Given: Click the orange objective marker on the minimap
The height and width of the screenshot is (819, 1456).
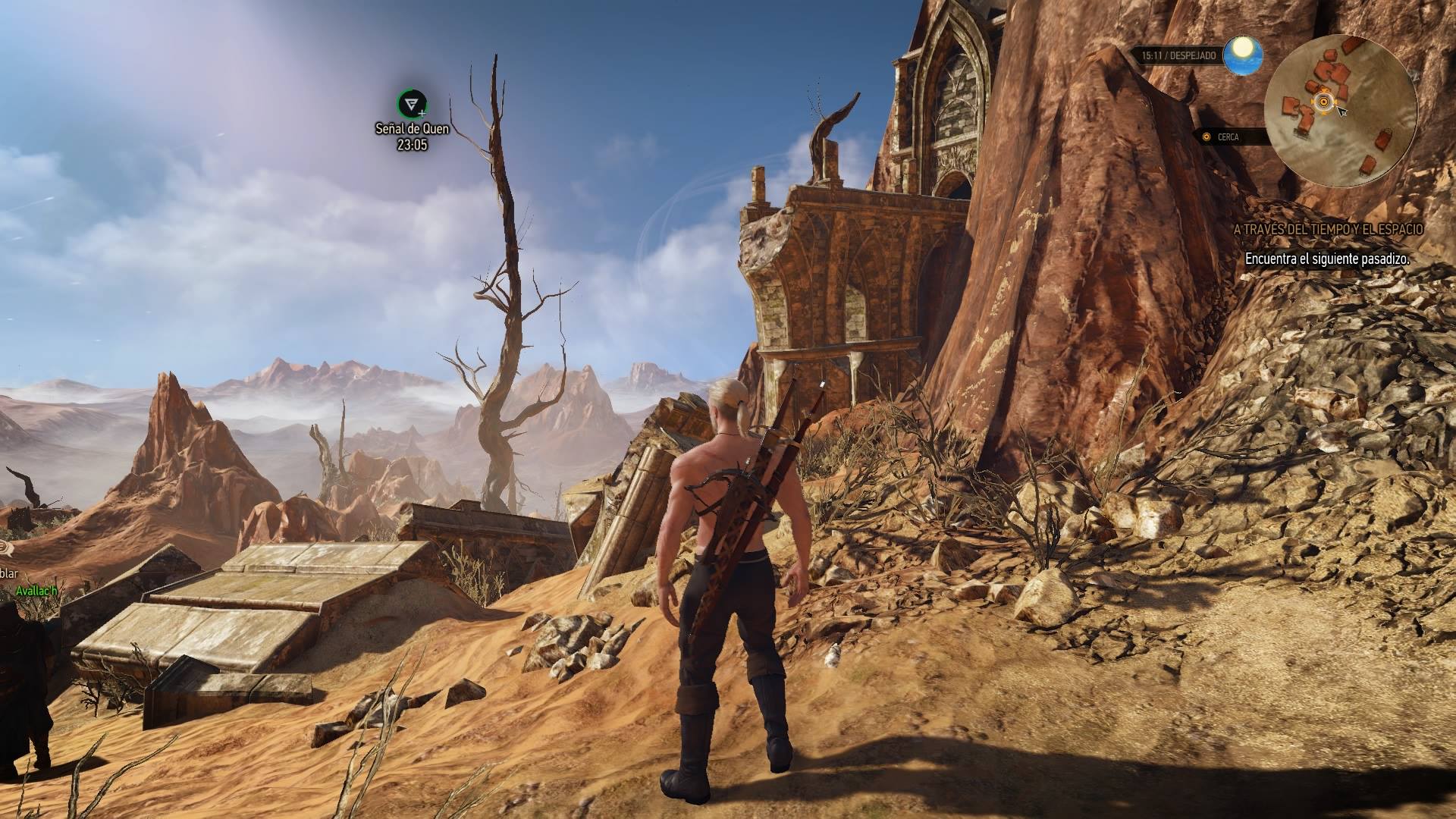Looking at the screenshot, I should point(1323,102).
